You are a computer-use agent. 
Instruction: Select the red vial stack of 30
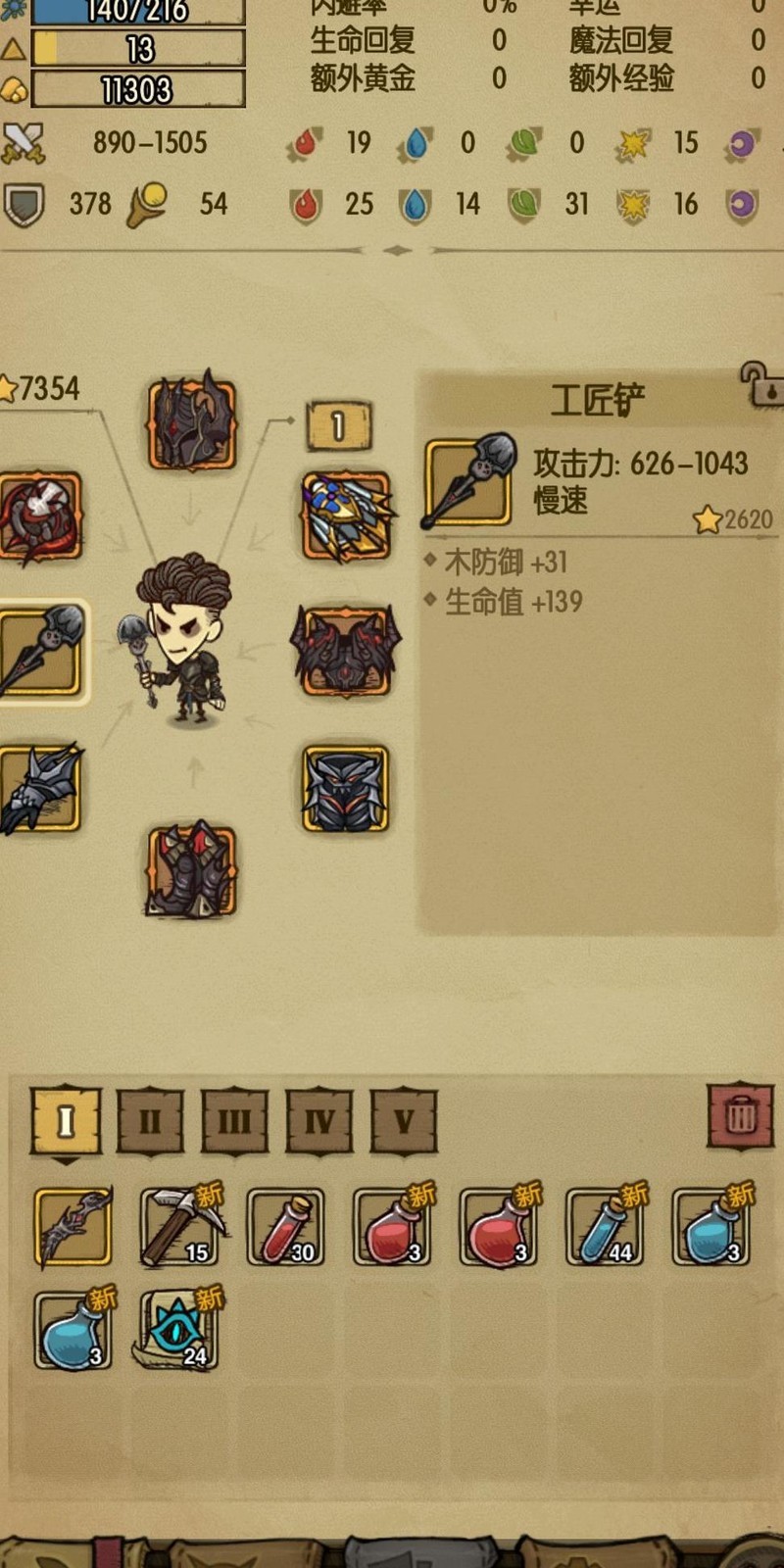tap(285, 1227)
